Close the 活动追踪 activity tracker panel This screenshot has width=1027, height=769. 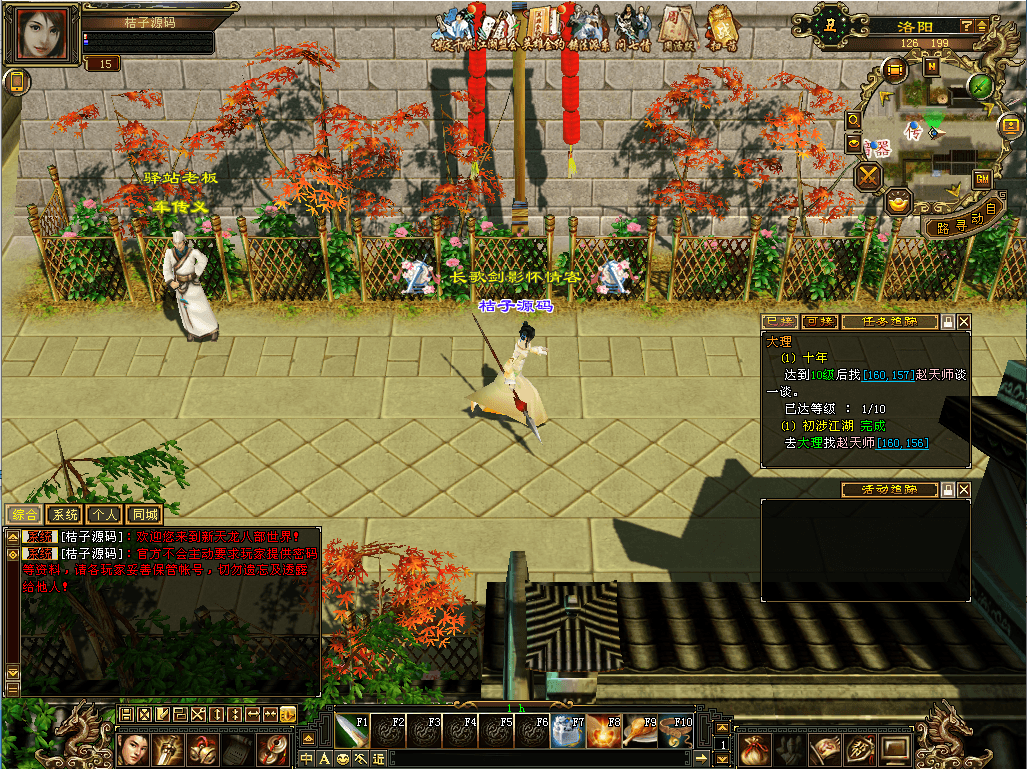pos(964,490)
